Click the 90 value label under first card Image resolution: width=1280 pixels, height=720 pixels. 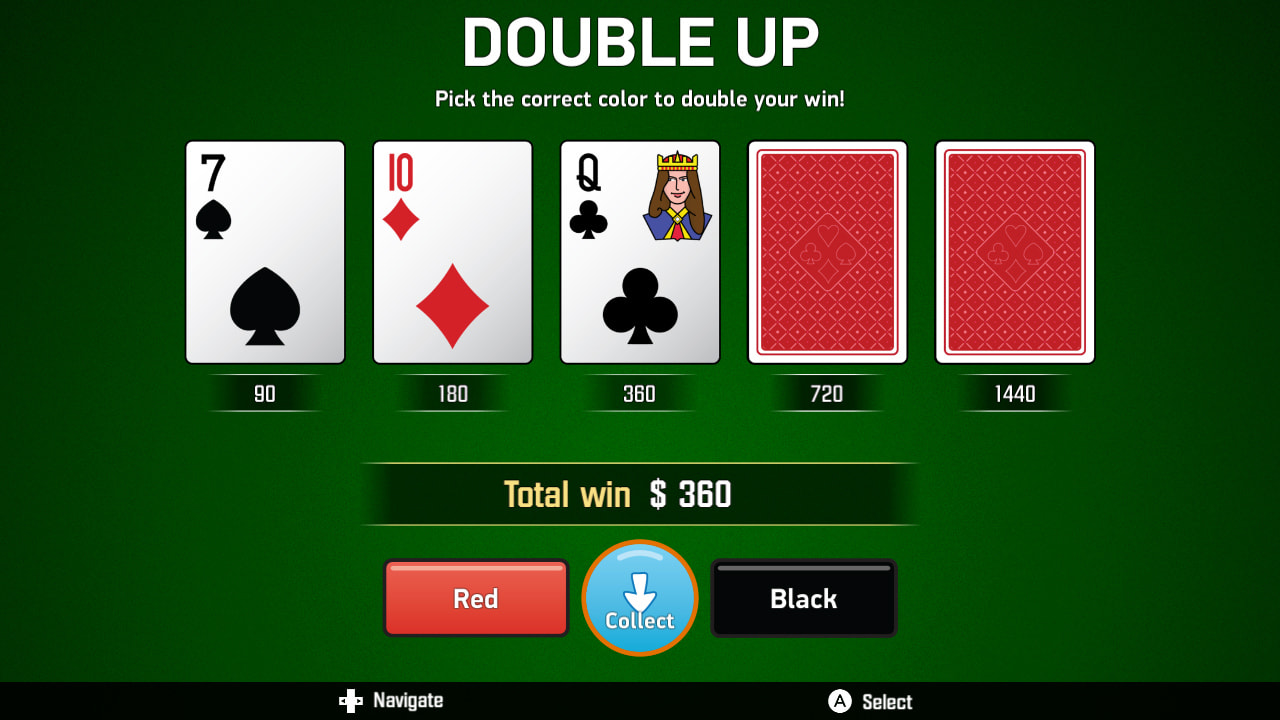tap(264, 393)
